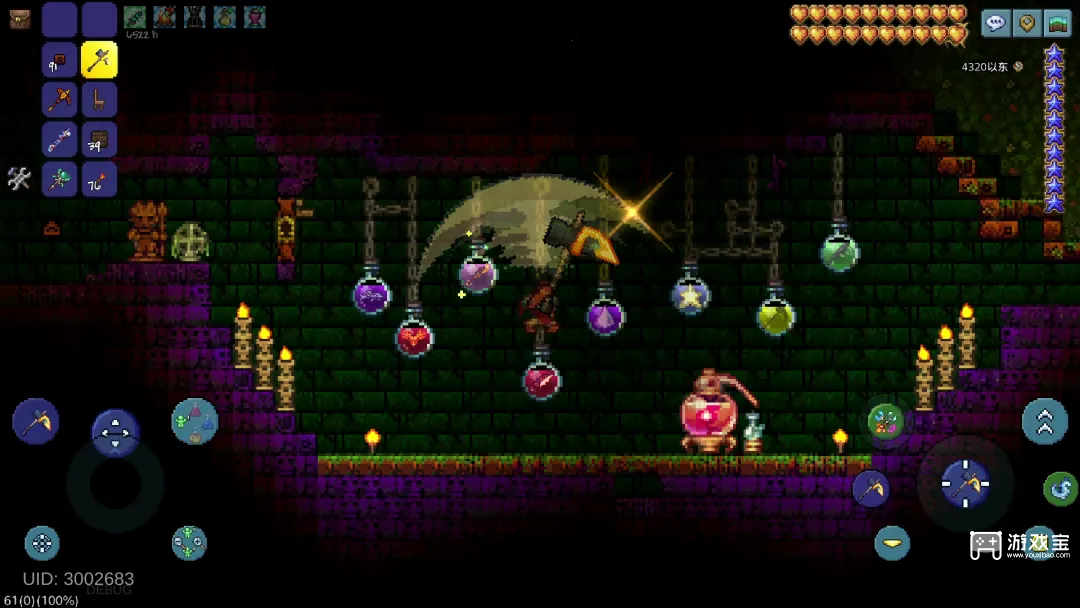Tap the yellow down-arrow drop button
The height and width of the screenshot is (608, 1080).
892,543
